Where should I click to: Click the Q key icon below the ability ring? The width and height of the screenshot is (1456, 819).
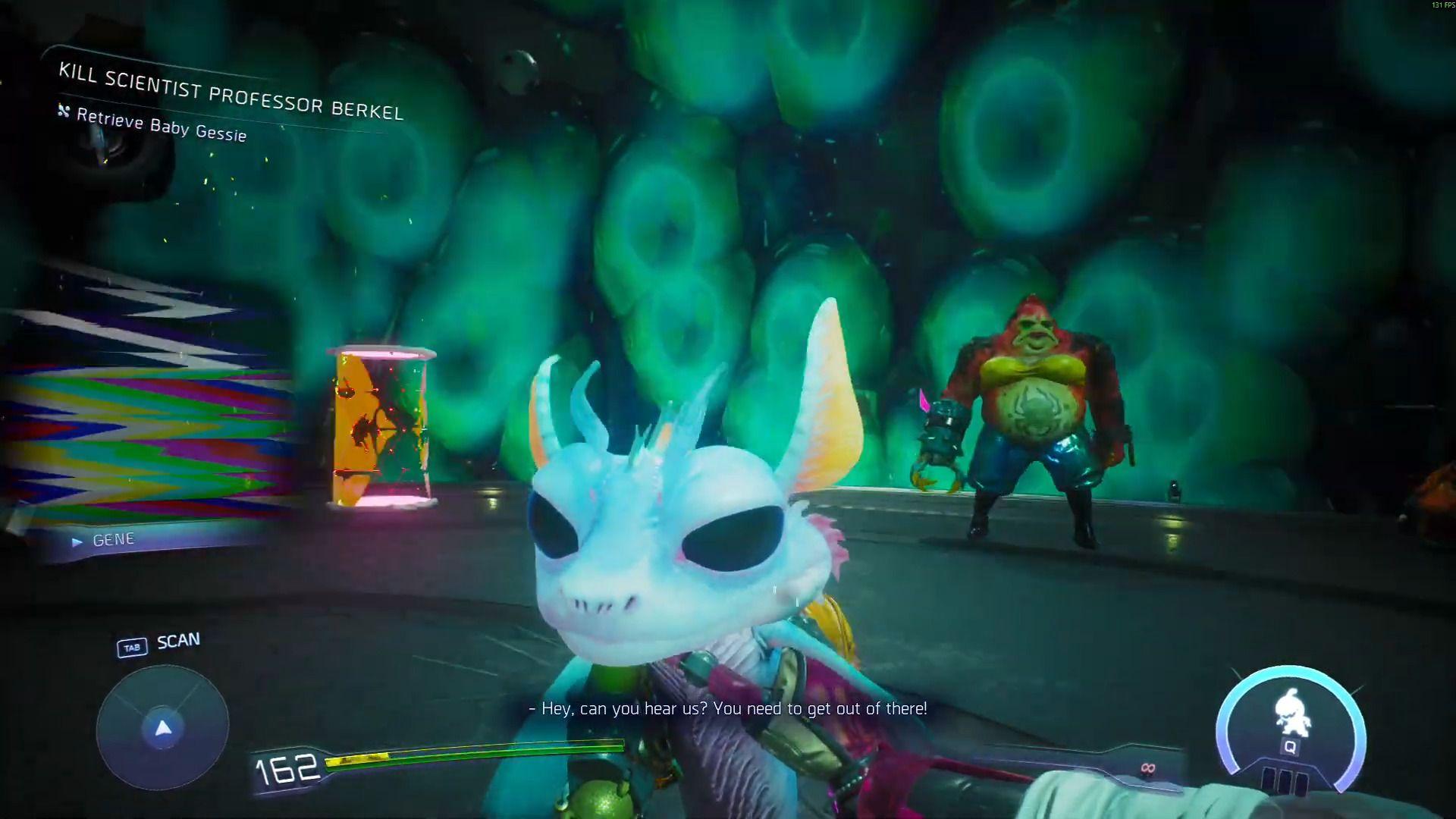tap(1291, 747)
